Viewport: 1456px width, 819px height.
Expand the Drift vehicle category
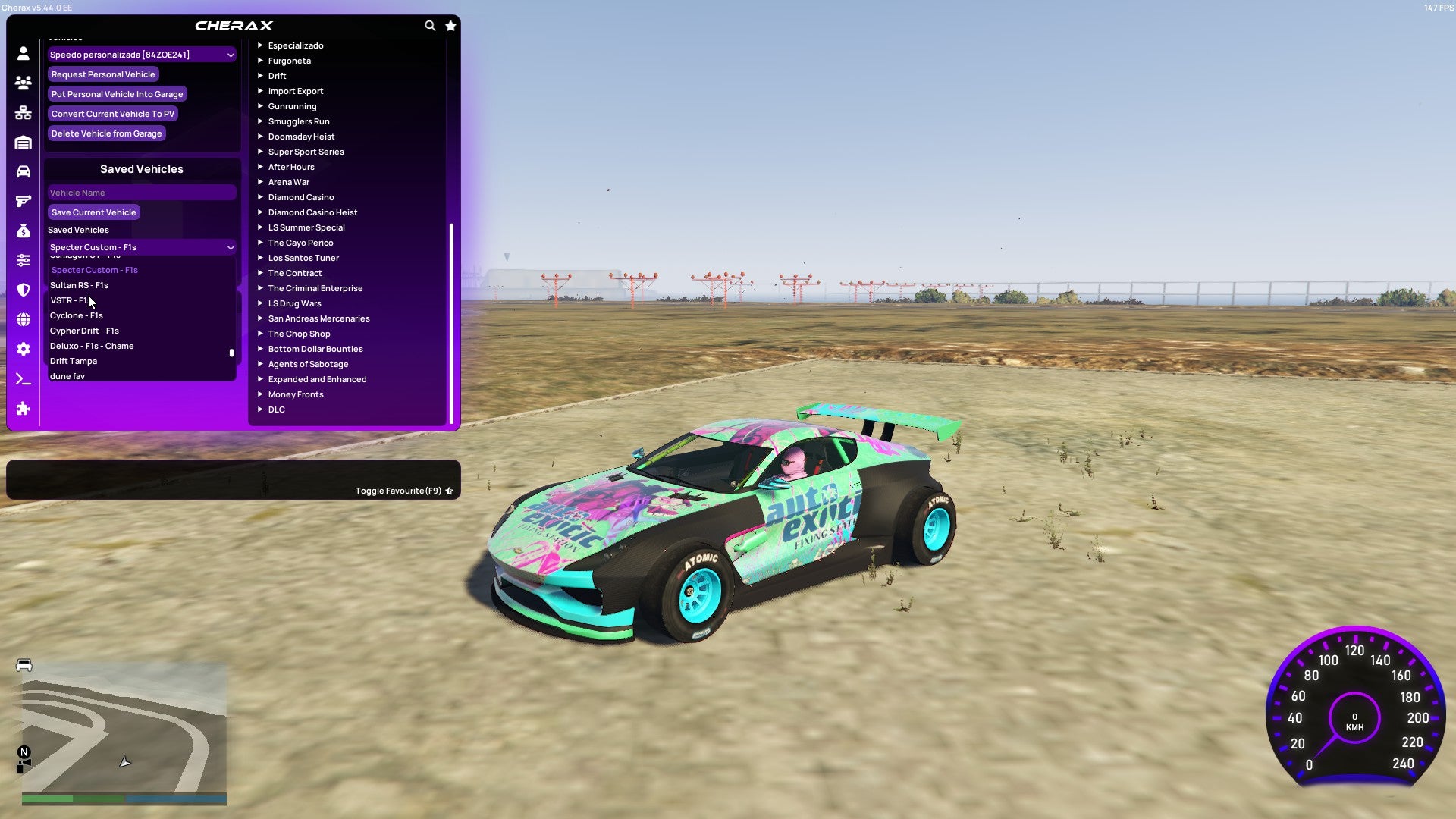pos(278,76)
